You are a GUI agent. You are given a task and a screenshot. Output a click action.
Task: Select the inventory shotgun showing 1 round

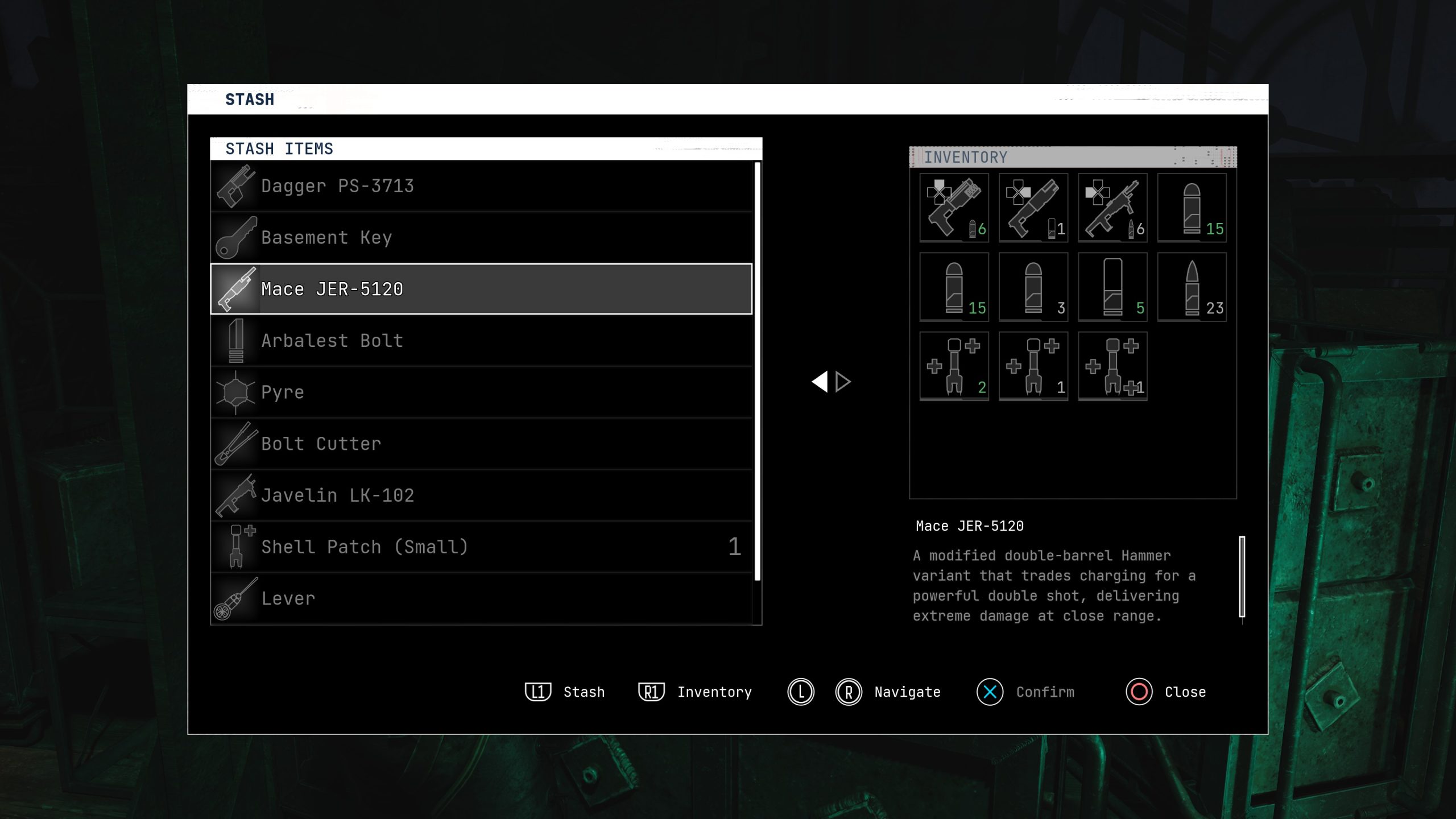[x=1033, y=208]
